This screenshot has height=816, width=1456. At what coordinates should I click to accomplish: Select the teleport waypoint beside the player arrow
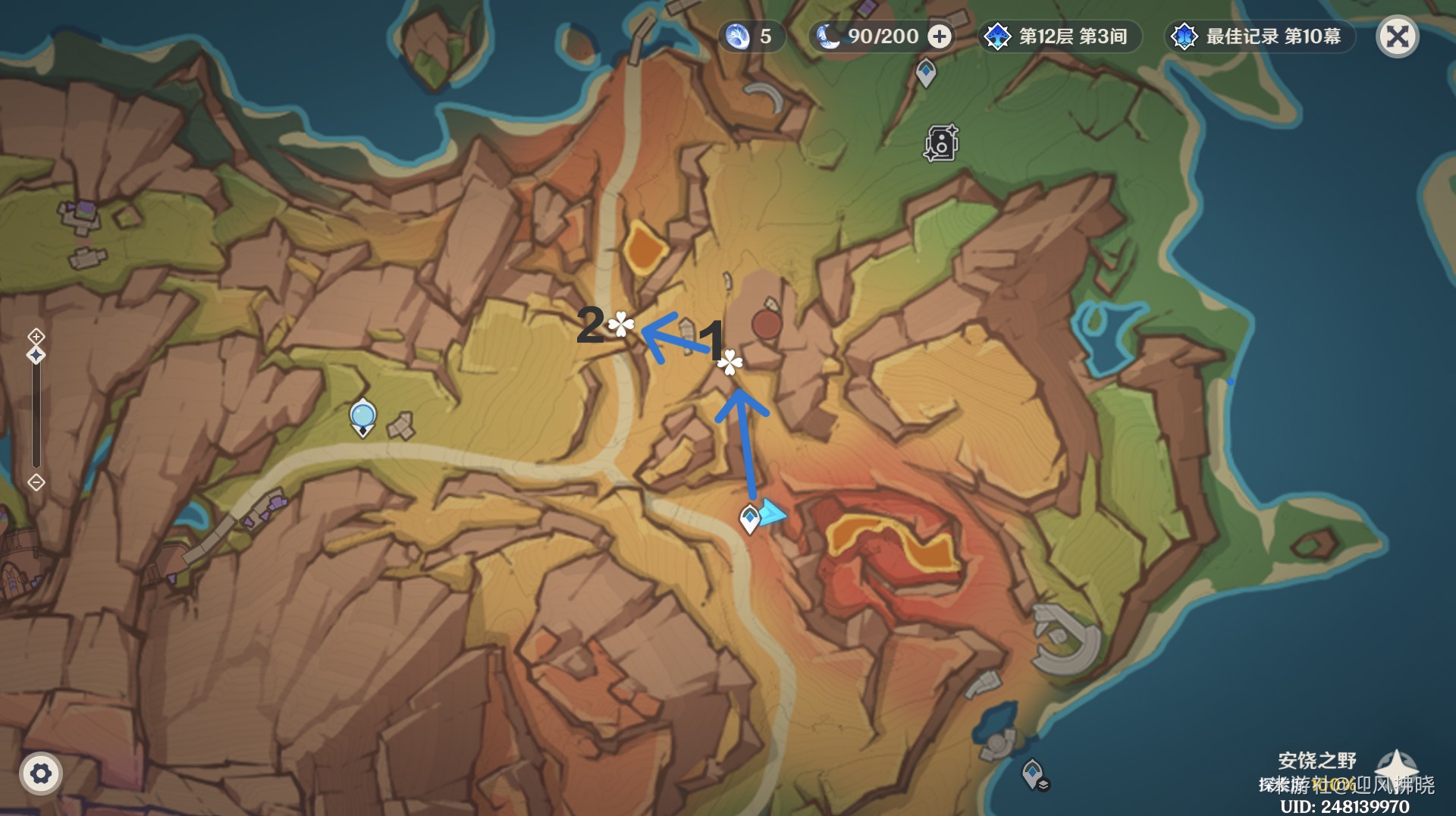749,519
